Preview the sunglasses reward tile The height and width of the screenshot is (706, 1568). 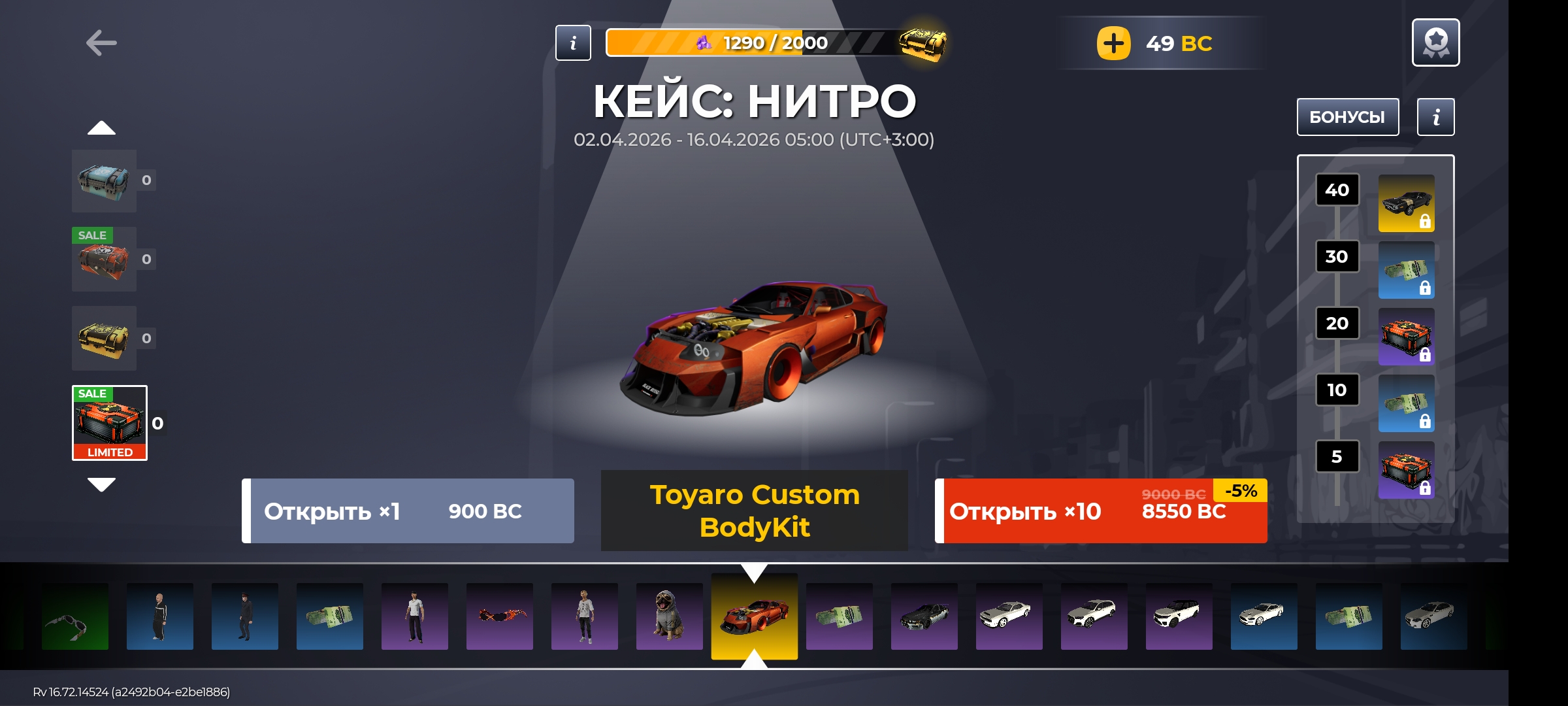(x=75, y=616)
